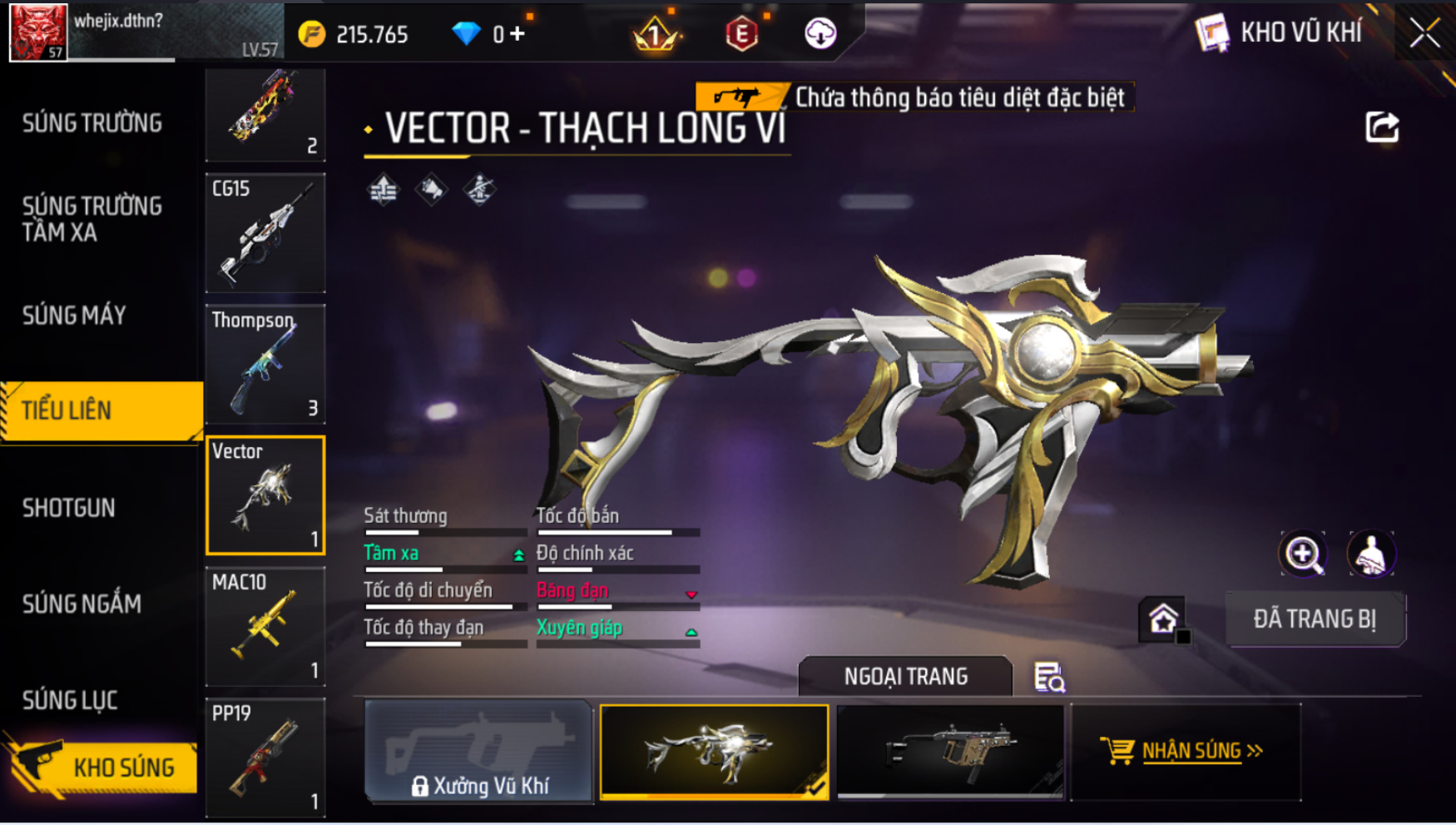Select the Súng Trường category
This screenshot has height=825, width=1456.
[92, 123]
